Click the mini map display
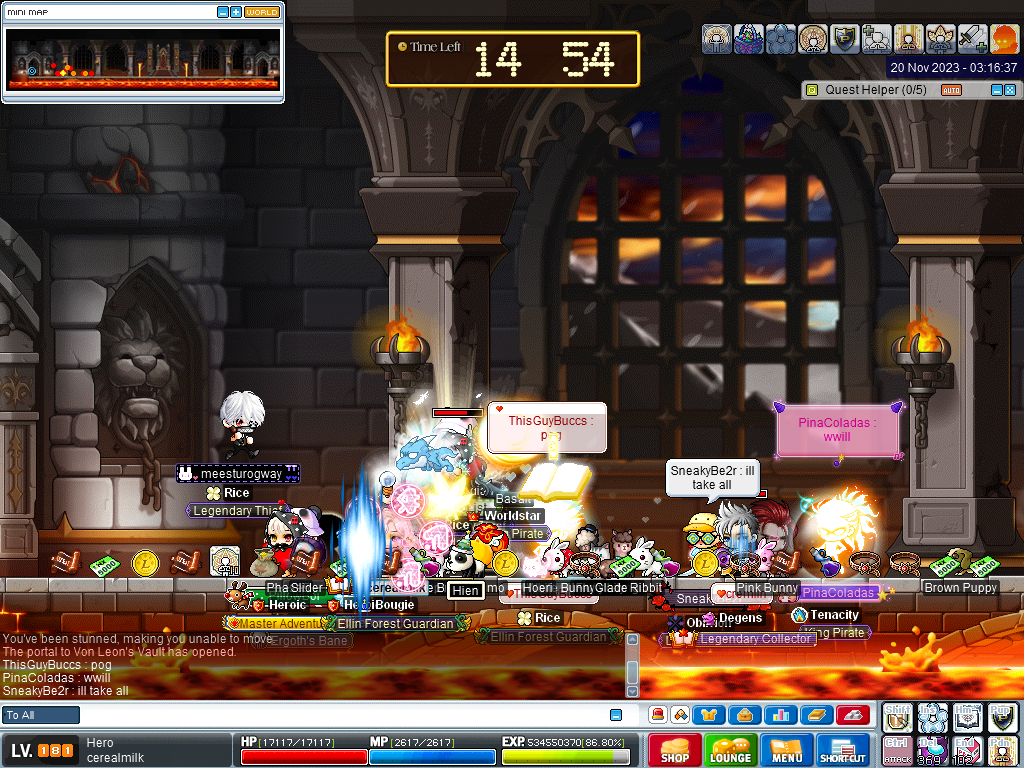Screen dimensions: 1024x768 tap(143, 59)
